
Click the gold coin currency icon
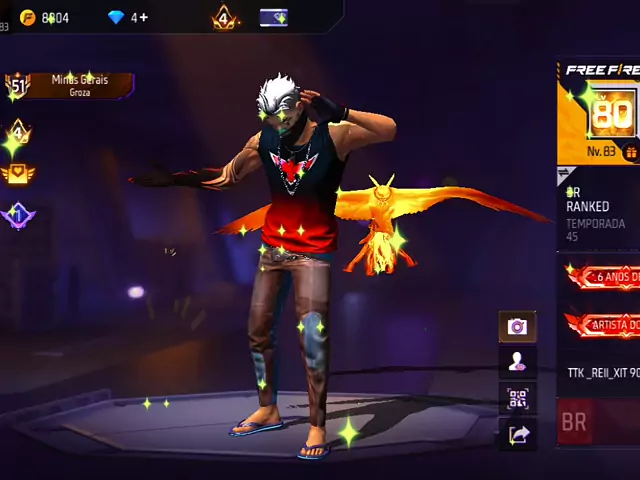pyautogui.click(x=27, y=17)
